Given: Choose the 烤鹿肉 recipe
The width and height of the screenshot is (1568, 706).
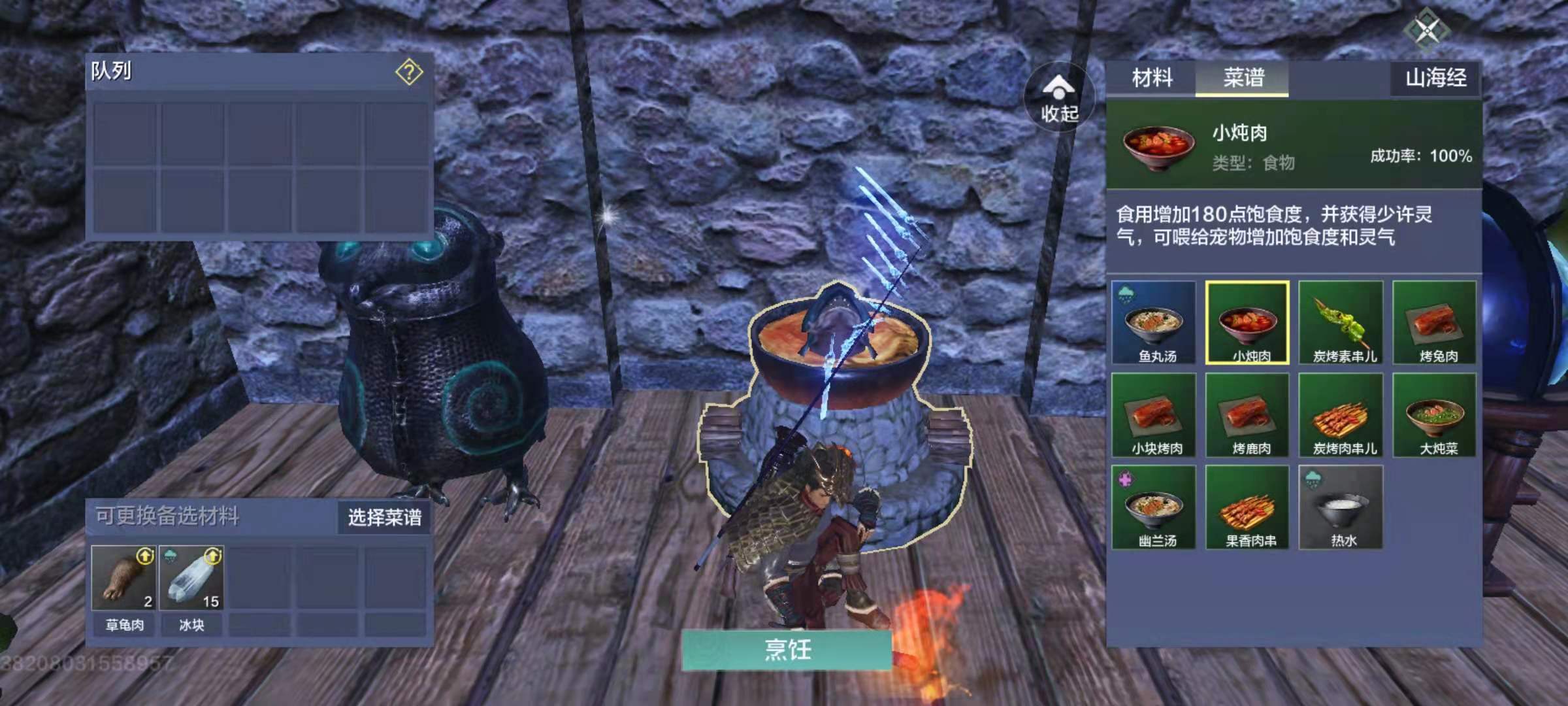Looking at the screenshot, I should coord(1247,415).
